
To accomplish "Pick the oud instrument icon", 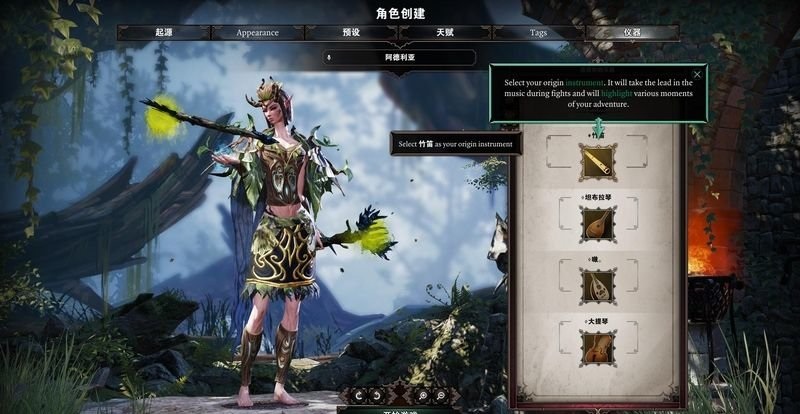I will coord(598,287).
